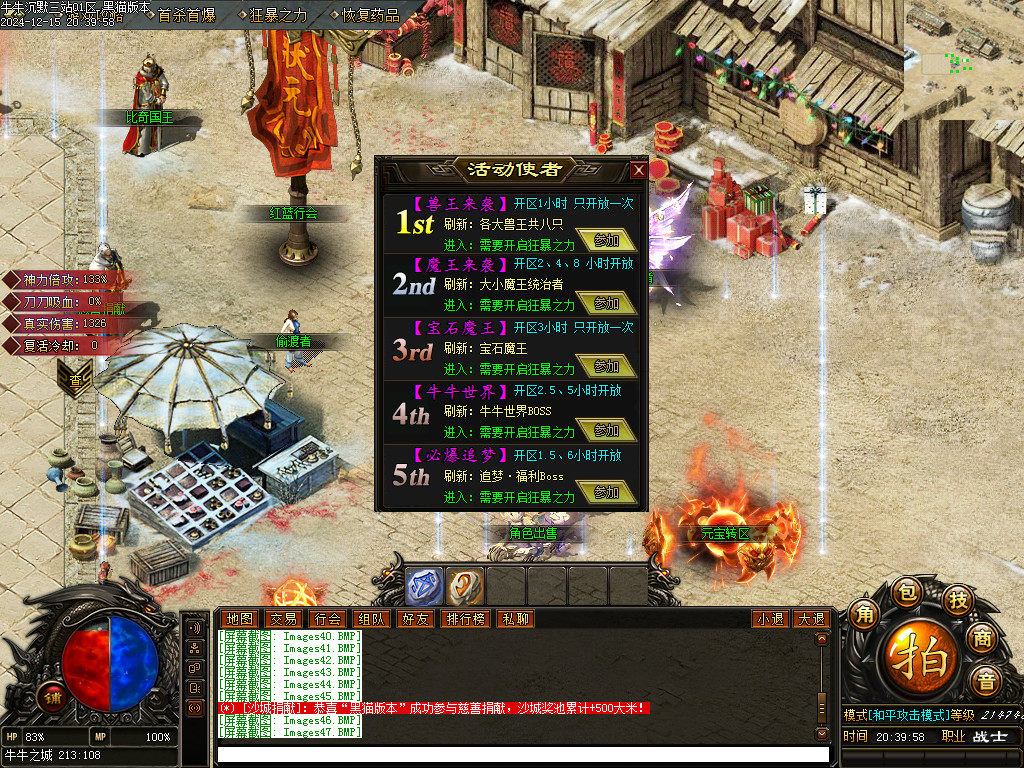Image resolution: width=1024 pixels, height=768 pixels.
Task: Open the 地图 map button
Action: pyautogui.click(x=239, y=619)
